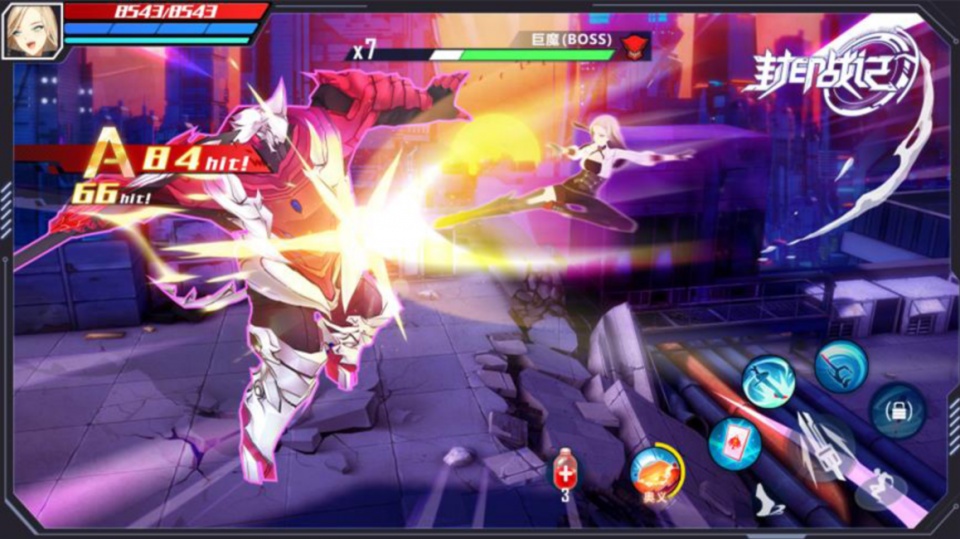Trigger the sword dash skill
The width and height of the screenshot is (960, 539).
[x=768, y=381]
